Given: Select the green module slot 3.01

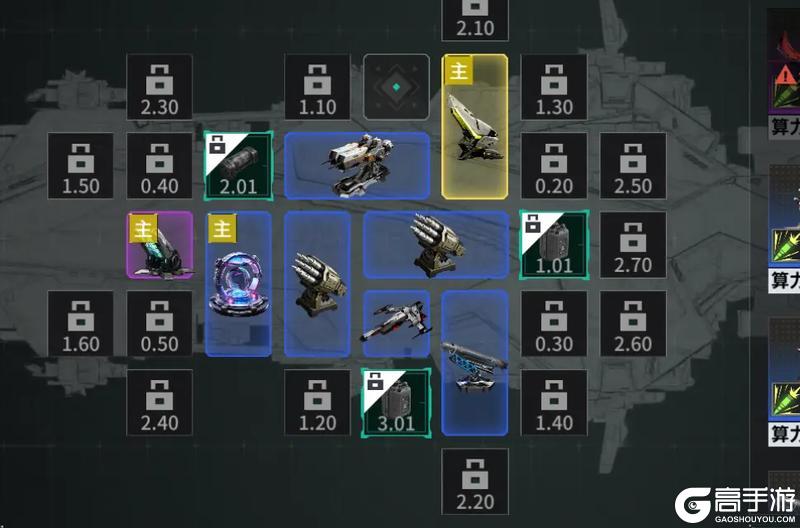Looking at the screenshot, I should coord(396,402).
